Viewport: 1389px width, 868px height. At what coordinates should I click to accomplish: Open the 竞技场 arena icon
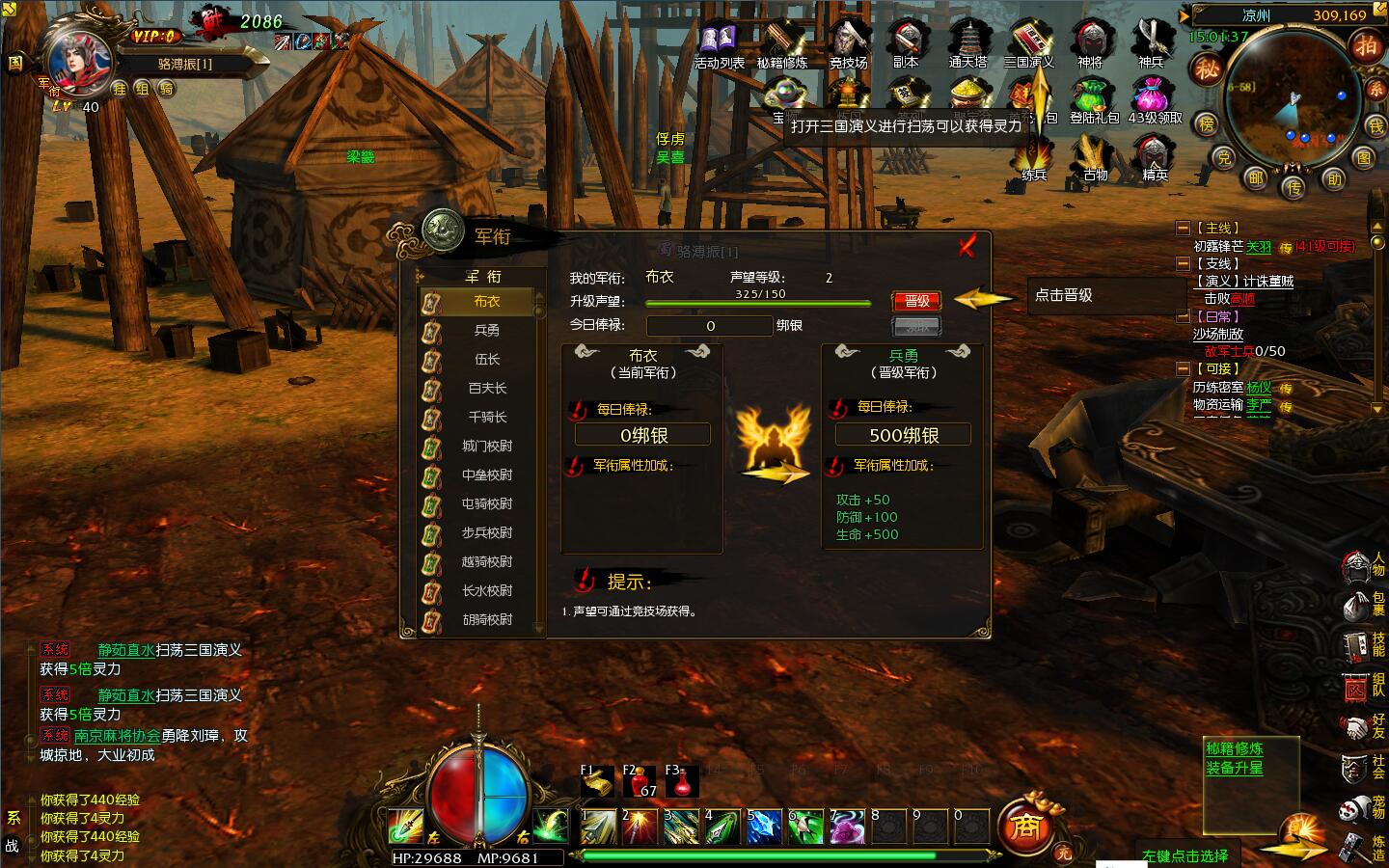(x=848, y=45)
